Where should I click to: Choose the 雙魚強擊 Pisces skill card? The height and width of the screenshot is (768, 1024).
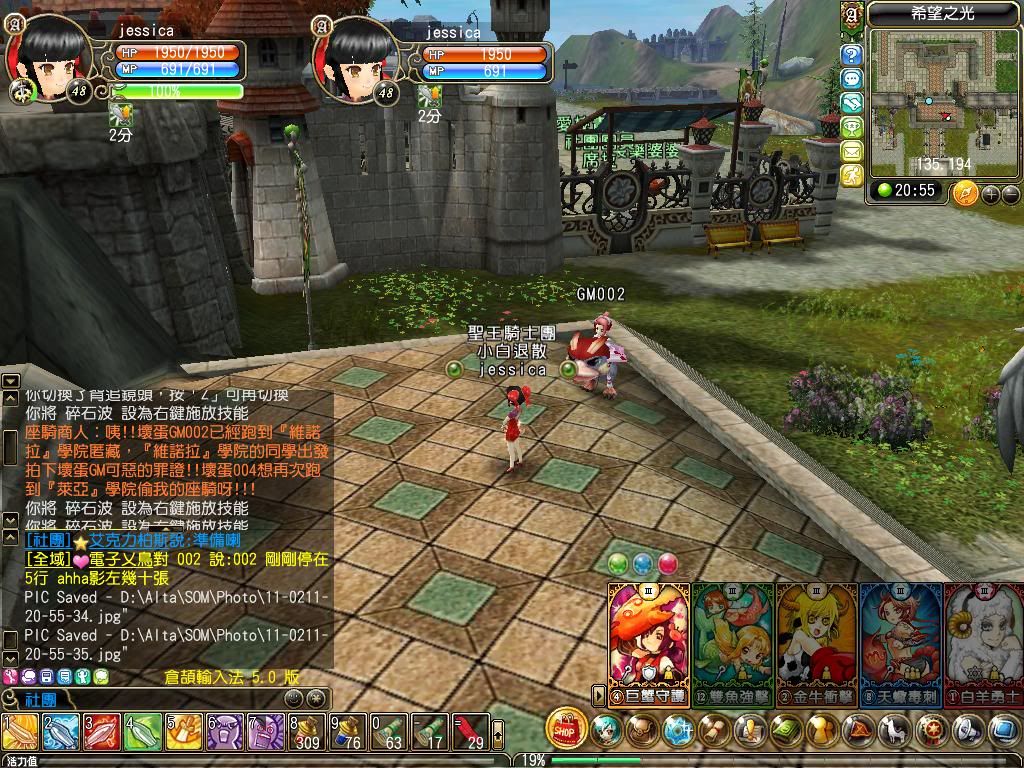click(732, 643)
